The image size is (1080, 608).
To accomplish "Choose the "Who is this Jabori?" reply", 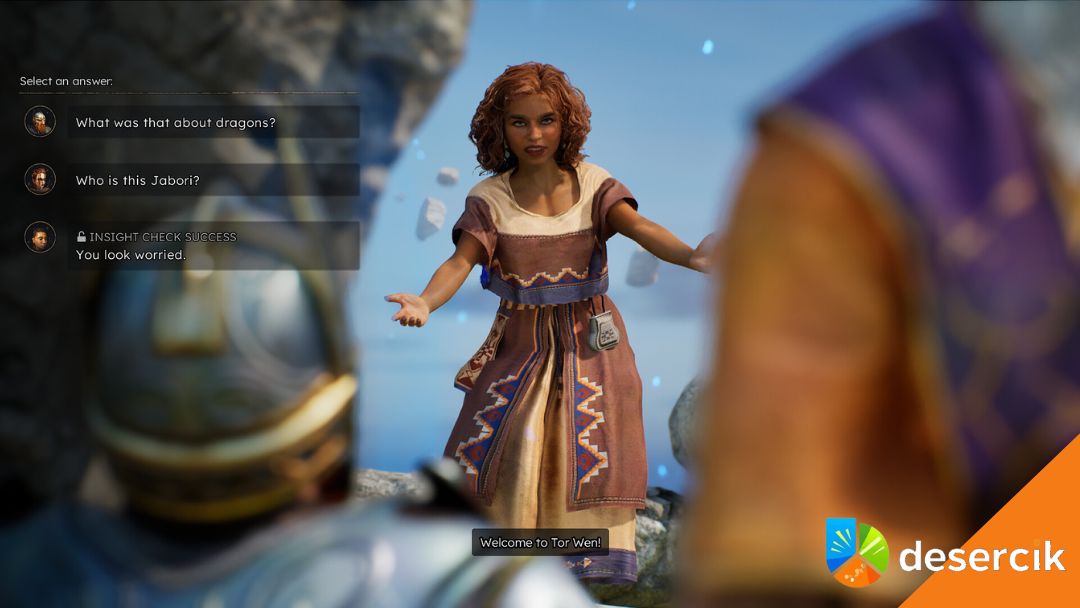I will click(214, 181).
